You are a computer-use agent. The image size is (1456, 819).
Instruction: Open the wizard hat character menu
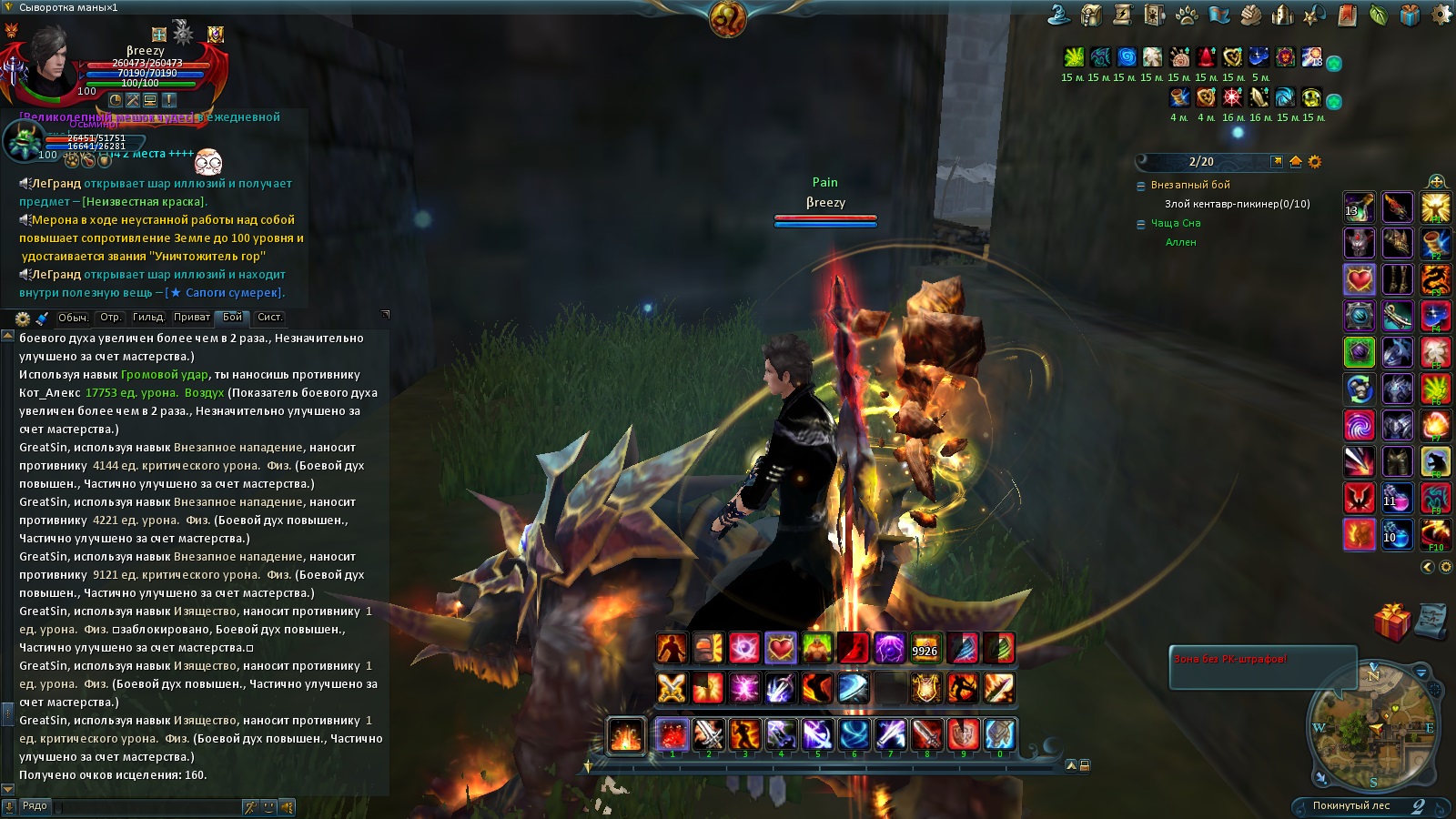click(x=1058, y=15)
